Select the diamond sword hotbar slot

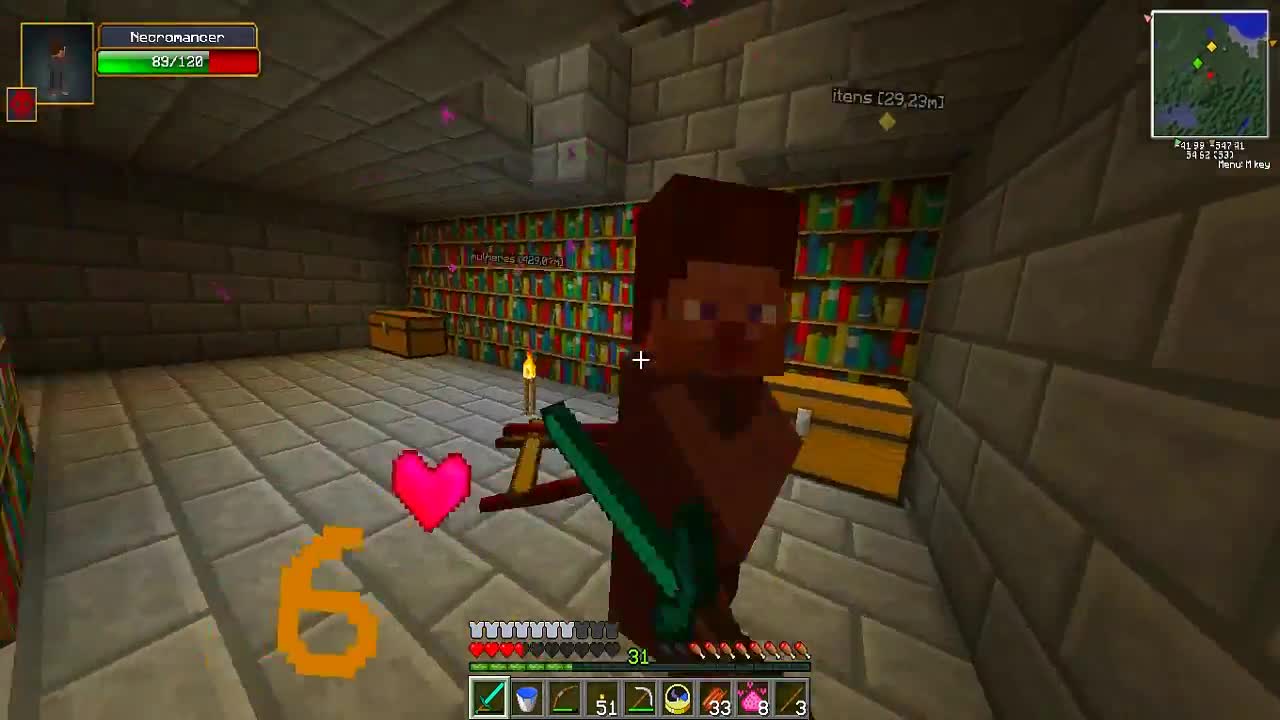pos(488,698)
